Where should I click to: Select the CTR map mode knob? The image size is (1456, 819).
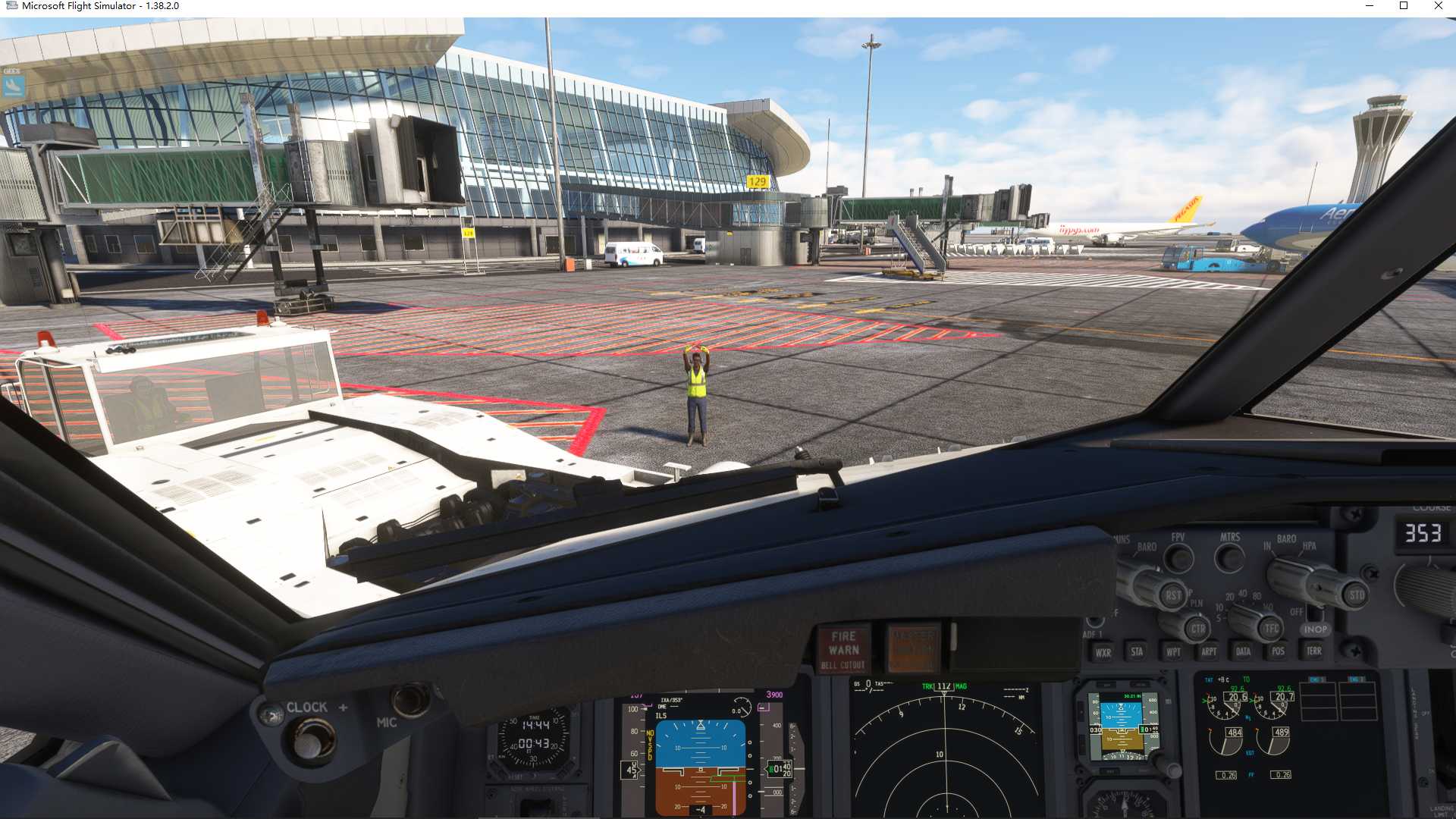coord(1199,629)
